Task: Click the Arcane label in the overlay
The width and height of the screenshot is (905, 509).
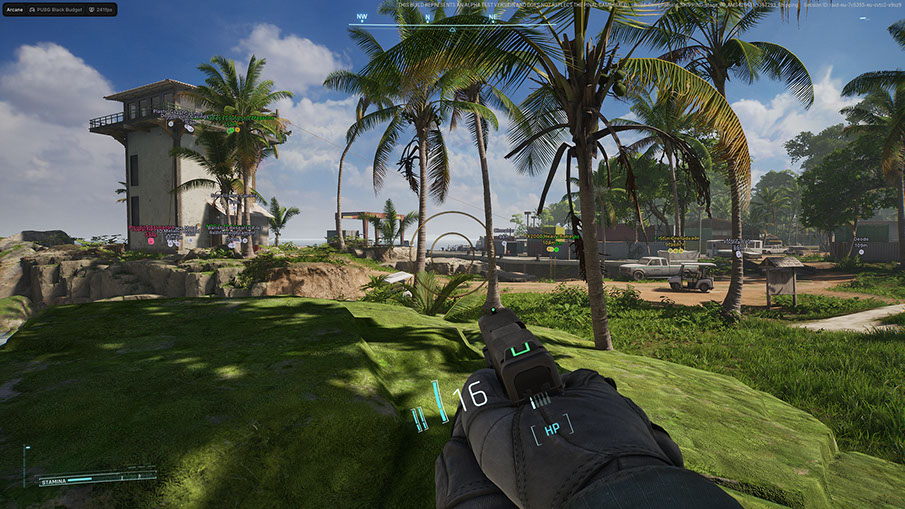Action: coord(15,9)
